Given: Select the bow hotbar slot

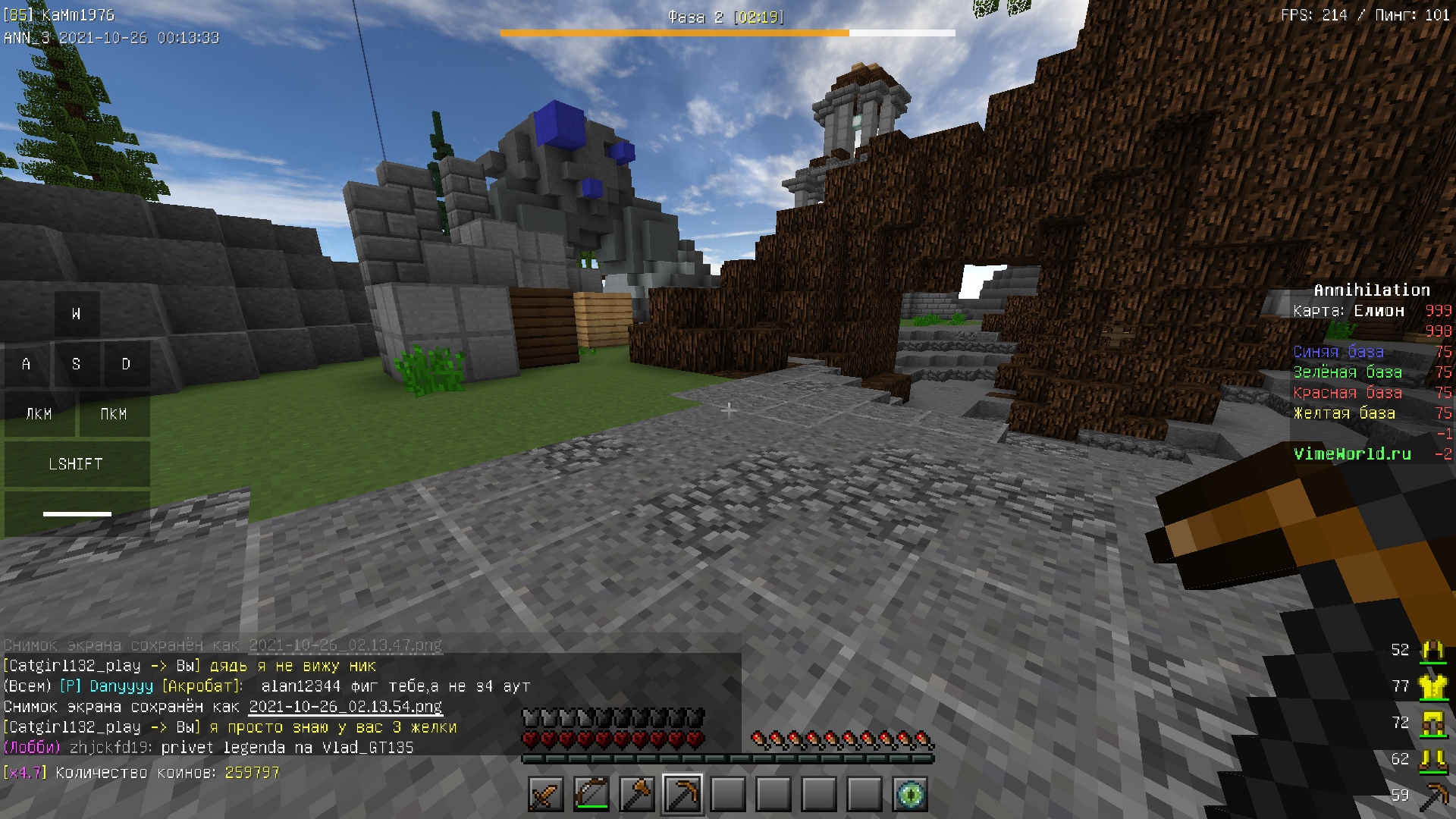Looking at the screenshot, I should pos(591,795).
